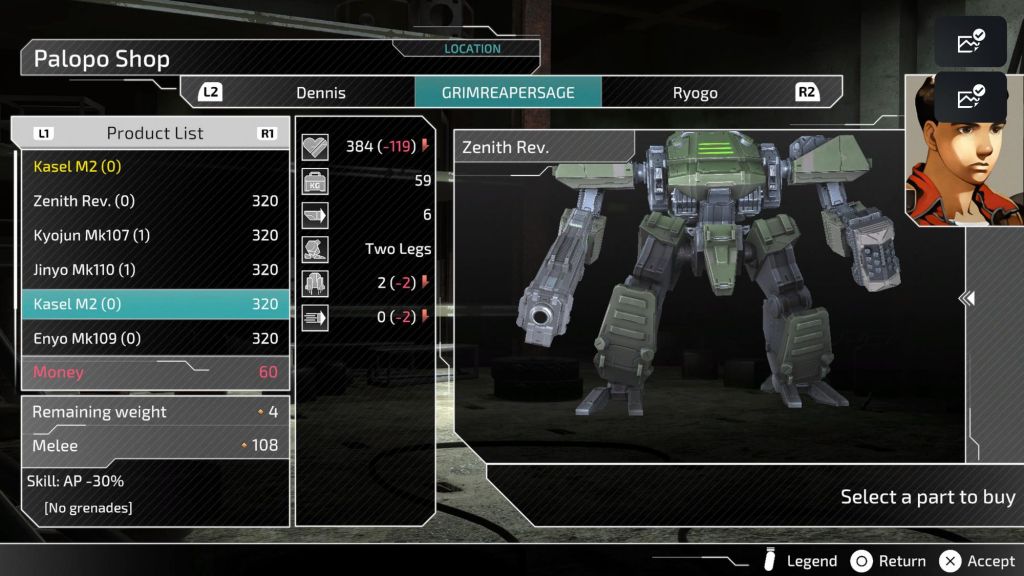Pick the Jinyo Mk110 part
The image size is (1024, 576).
pyautogui.click(x=155, y=270)
